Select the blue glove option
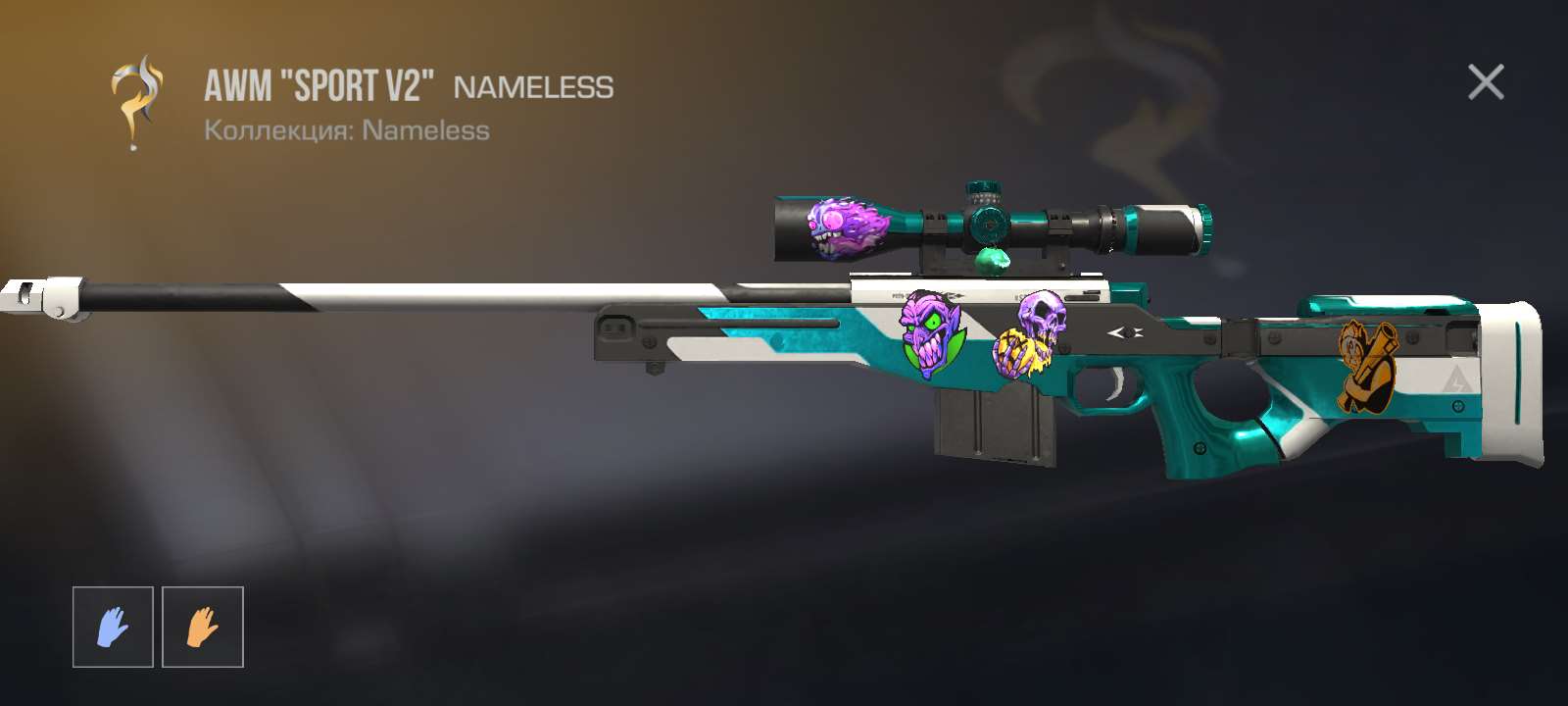This screenshot has height=706, width=1568. point(113,627)
